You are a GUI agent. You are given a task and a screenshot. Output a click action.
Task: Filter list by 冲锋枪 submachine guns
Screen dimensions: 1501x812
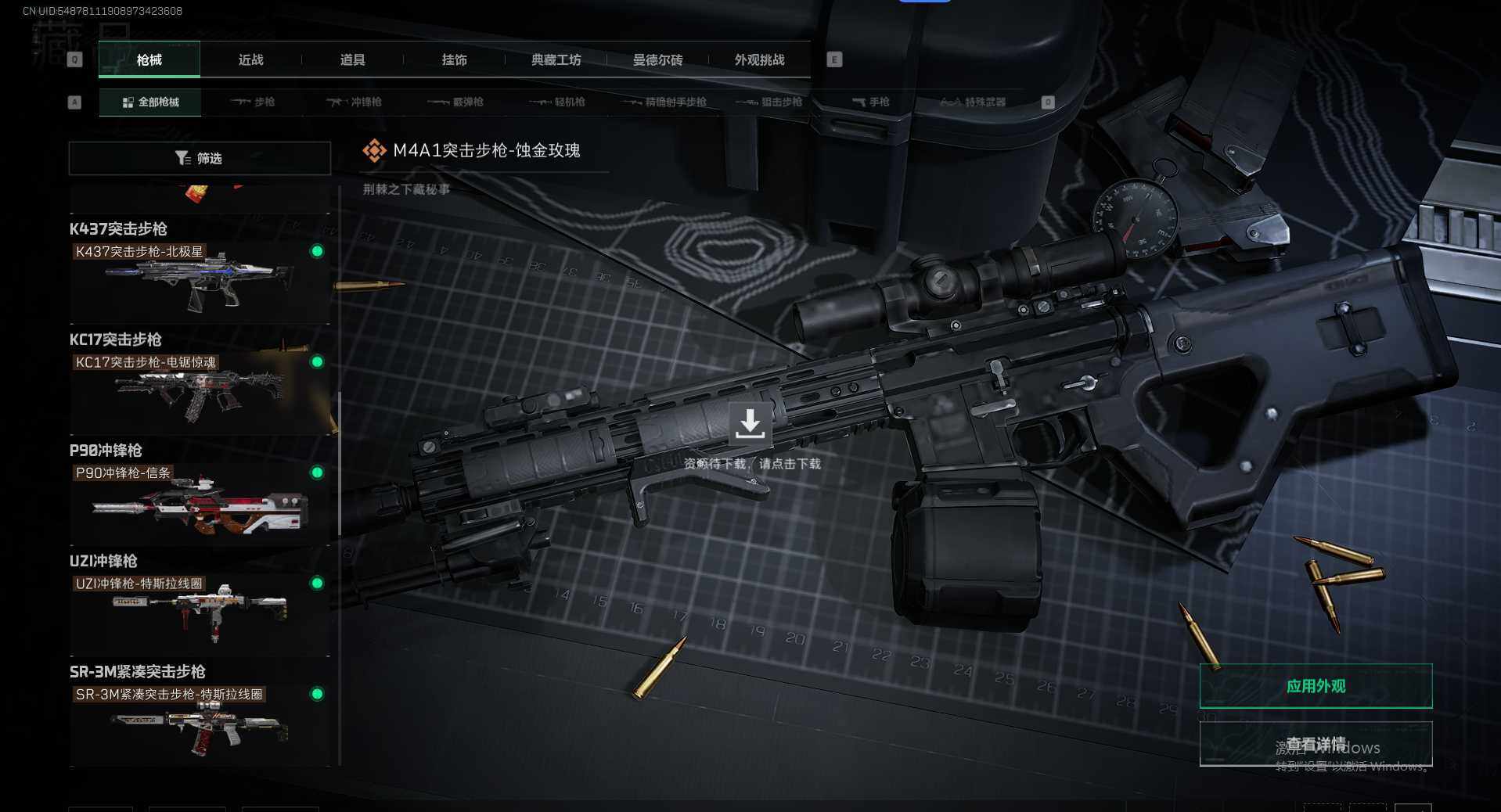(x=355, y=102)
